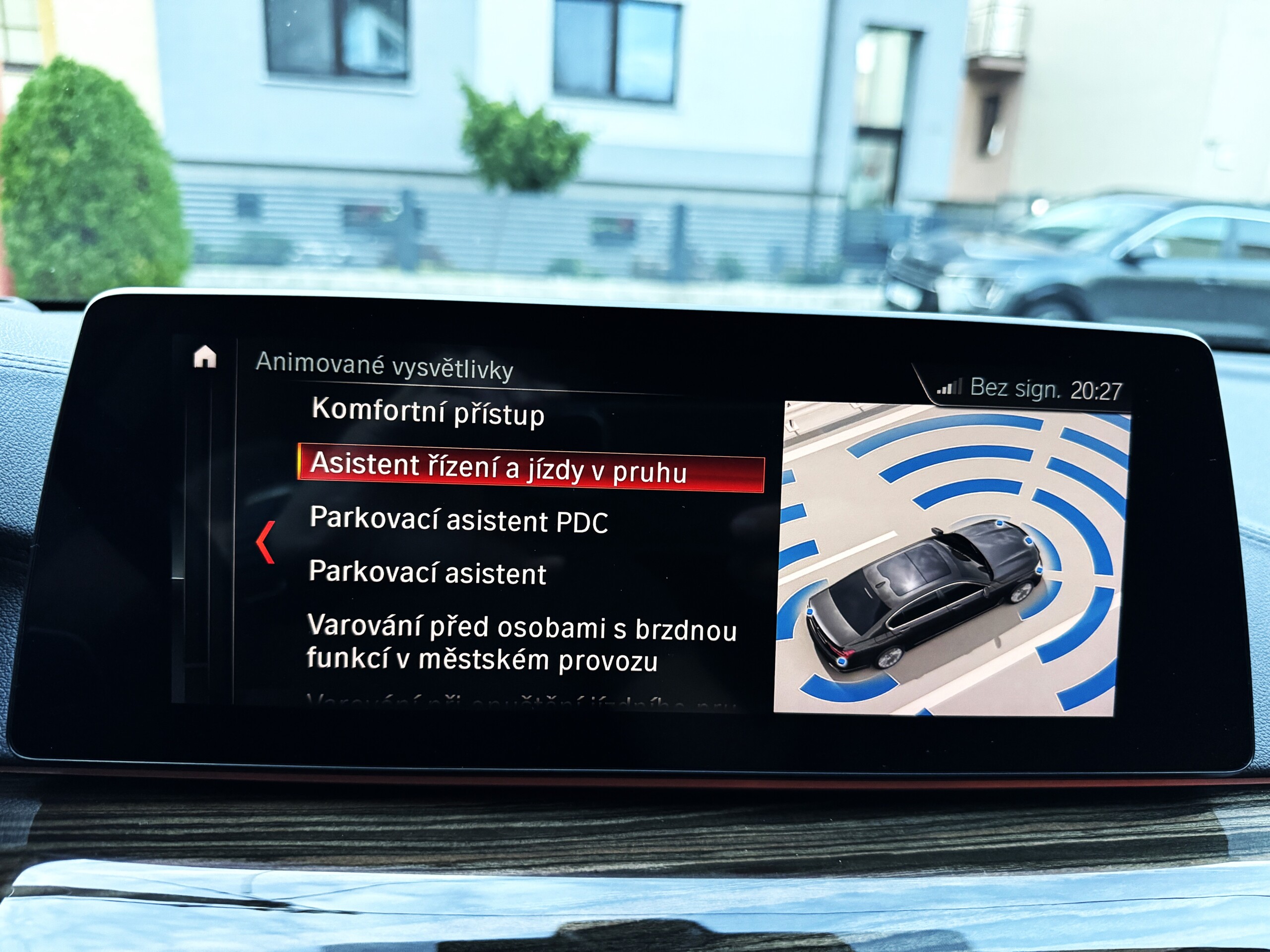Image resolution: width=1270 pixels, height=952 pixels.
Task: Select Komfortní přístup entry
Action: tap(428, 413)
